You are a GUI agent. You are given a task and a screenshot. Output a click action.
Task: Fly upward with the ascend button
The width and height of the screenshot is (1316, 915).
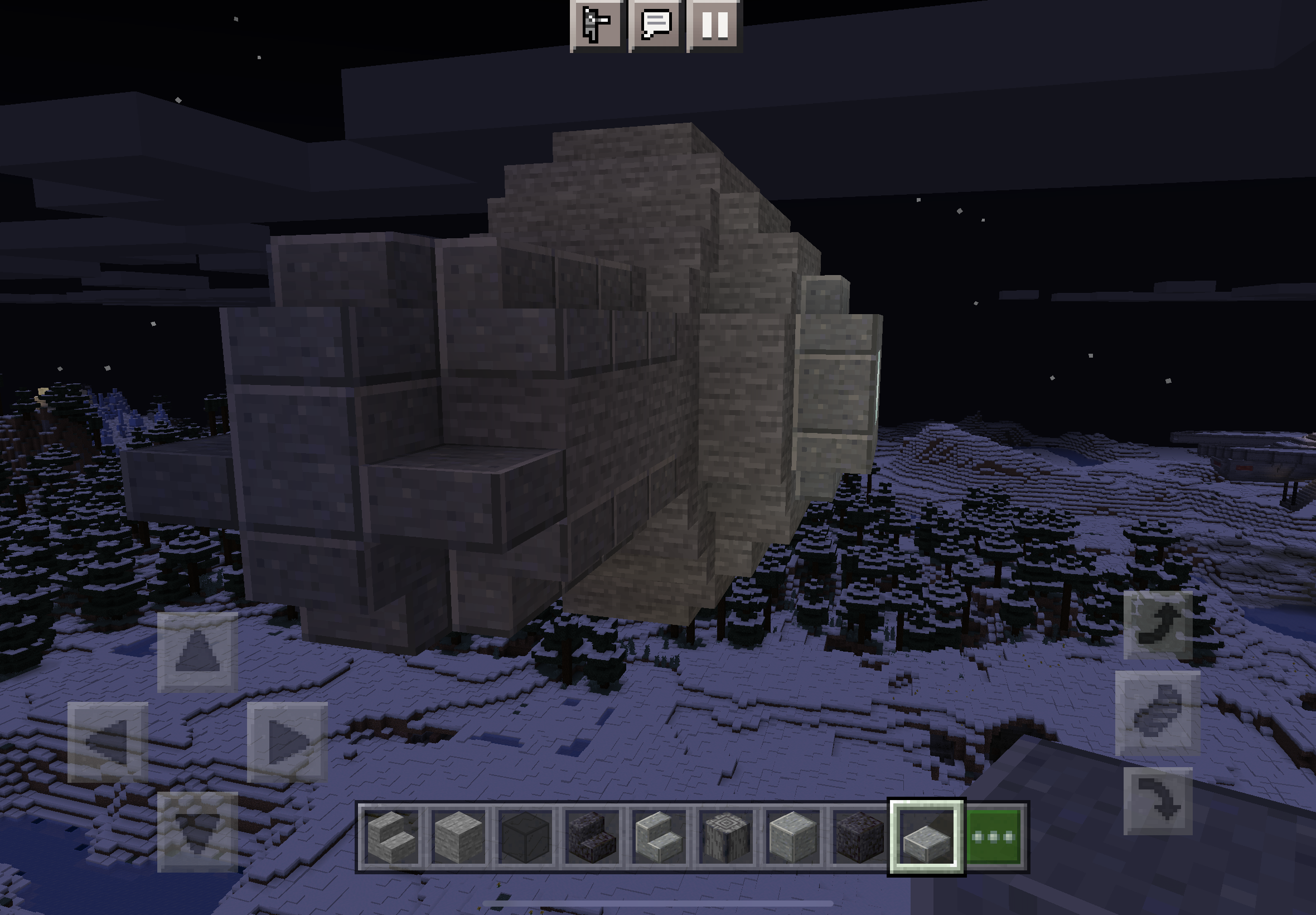click(1158, 625)
